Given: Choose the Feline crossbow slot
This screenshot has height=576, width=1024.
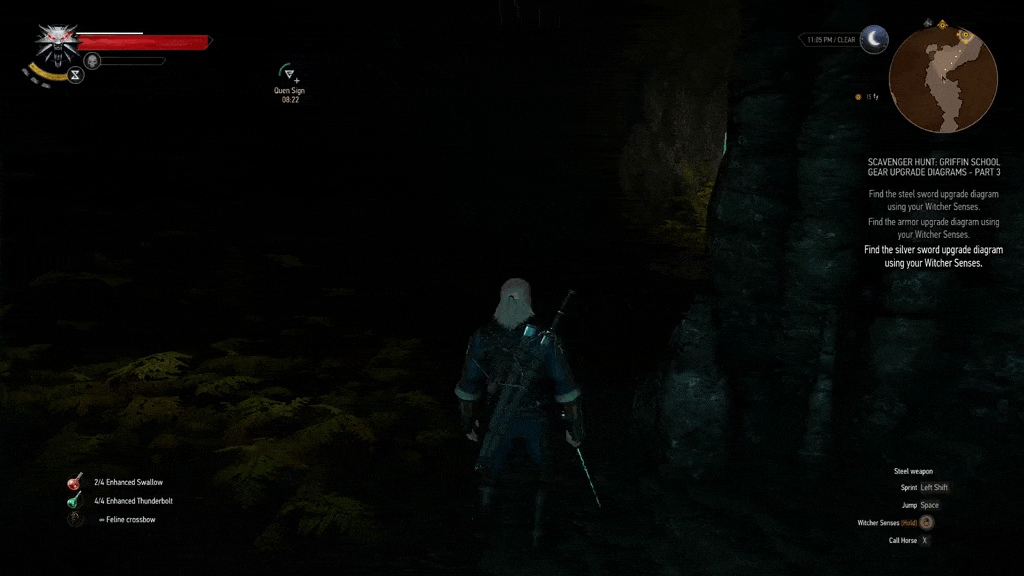Looking at the screenshot, I should [75, 519].
